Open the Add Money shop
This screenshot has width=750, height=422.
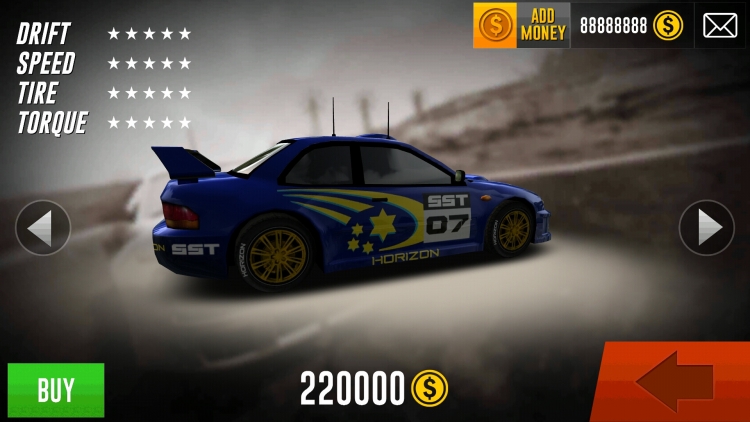(x=521, y=25)
